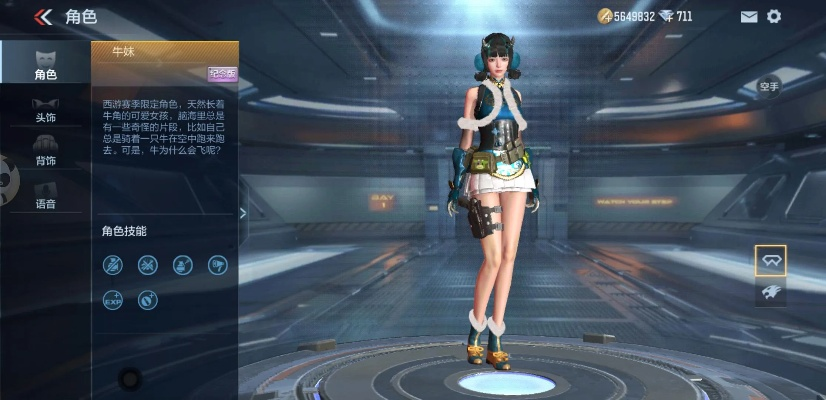Go back with the double-arrow button
The height and width of the screenshot is (400, 826).
tap(43, 16)
